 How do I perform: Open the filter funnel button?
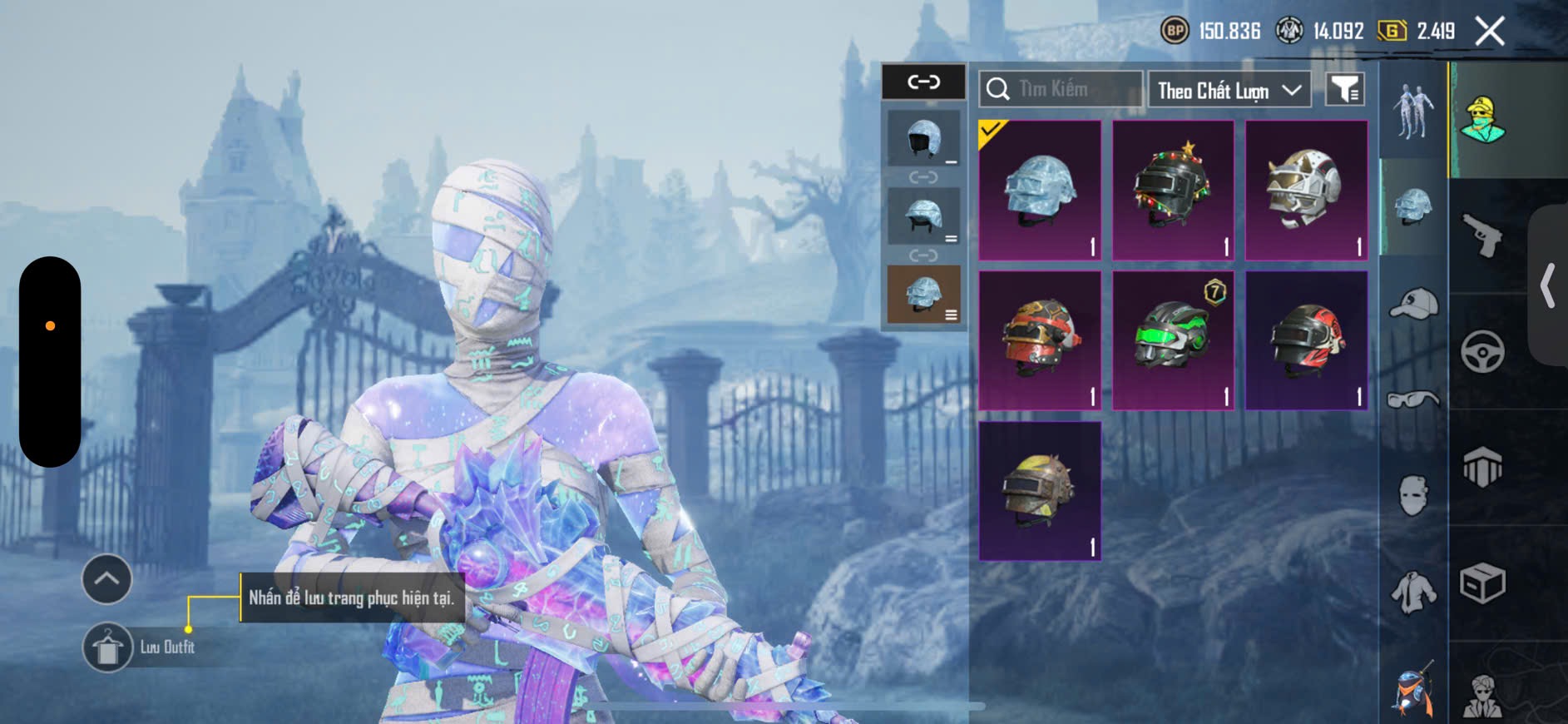[x=1344, y=89]
